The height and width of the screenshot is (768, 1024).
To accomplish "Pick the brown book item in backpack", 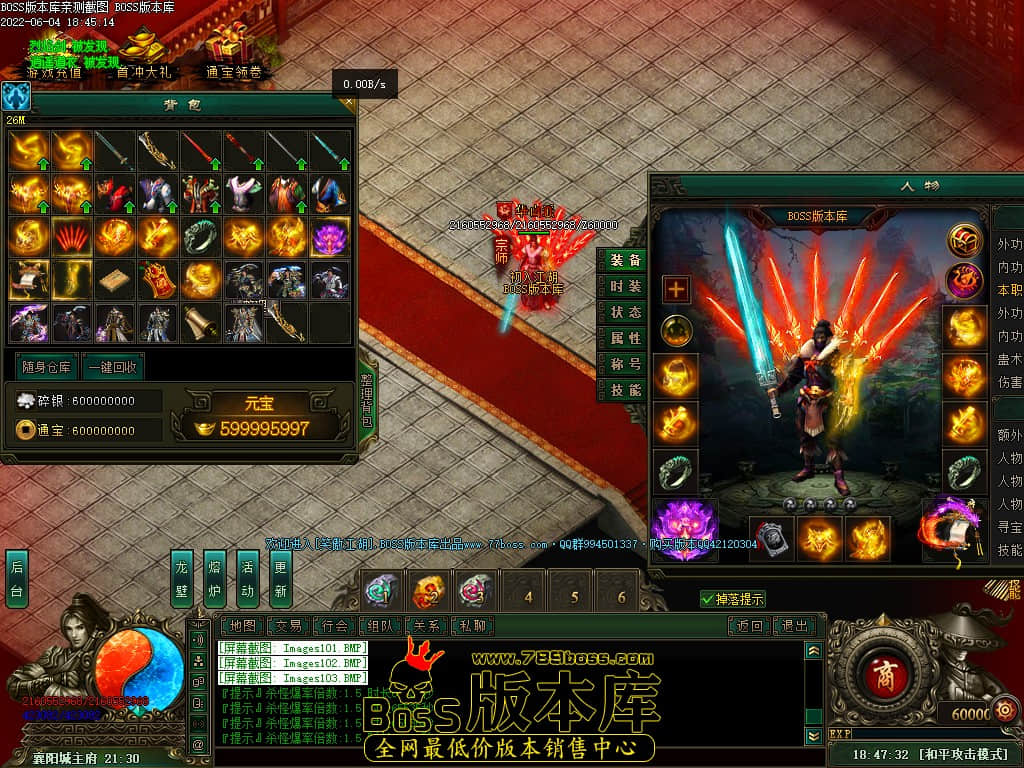I will point(115,280).
